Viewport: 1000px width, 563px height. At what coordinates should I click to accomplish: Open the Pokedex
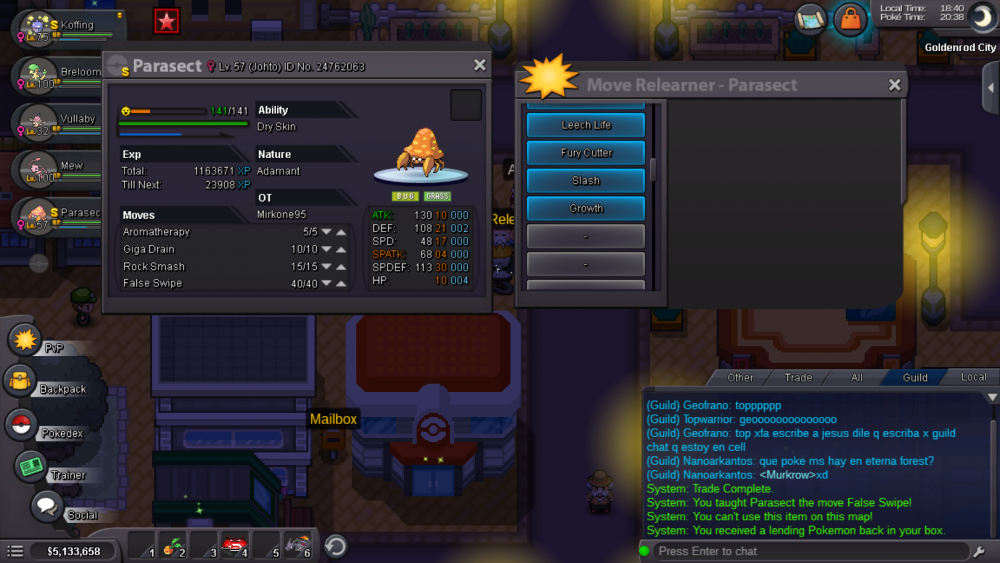pyautogui.click(x=22, y=424)
